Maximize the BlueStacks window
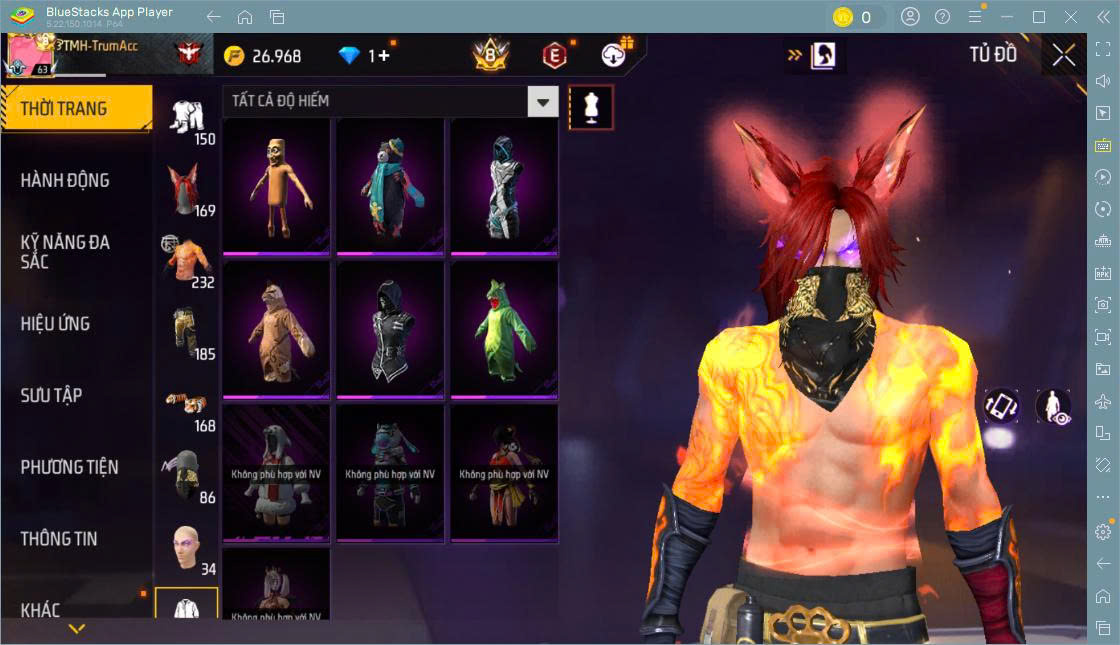 1039,17
